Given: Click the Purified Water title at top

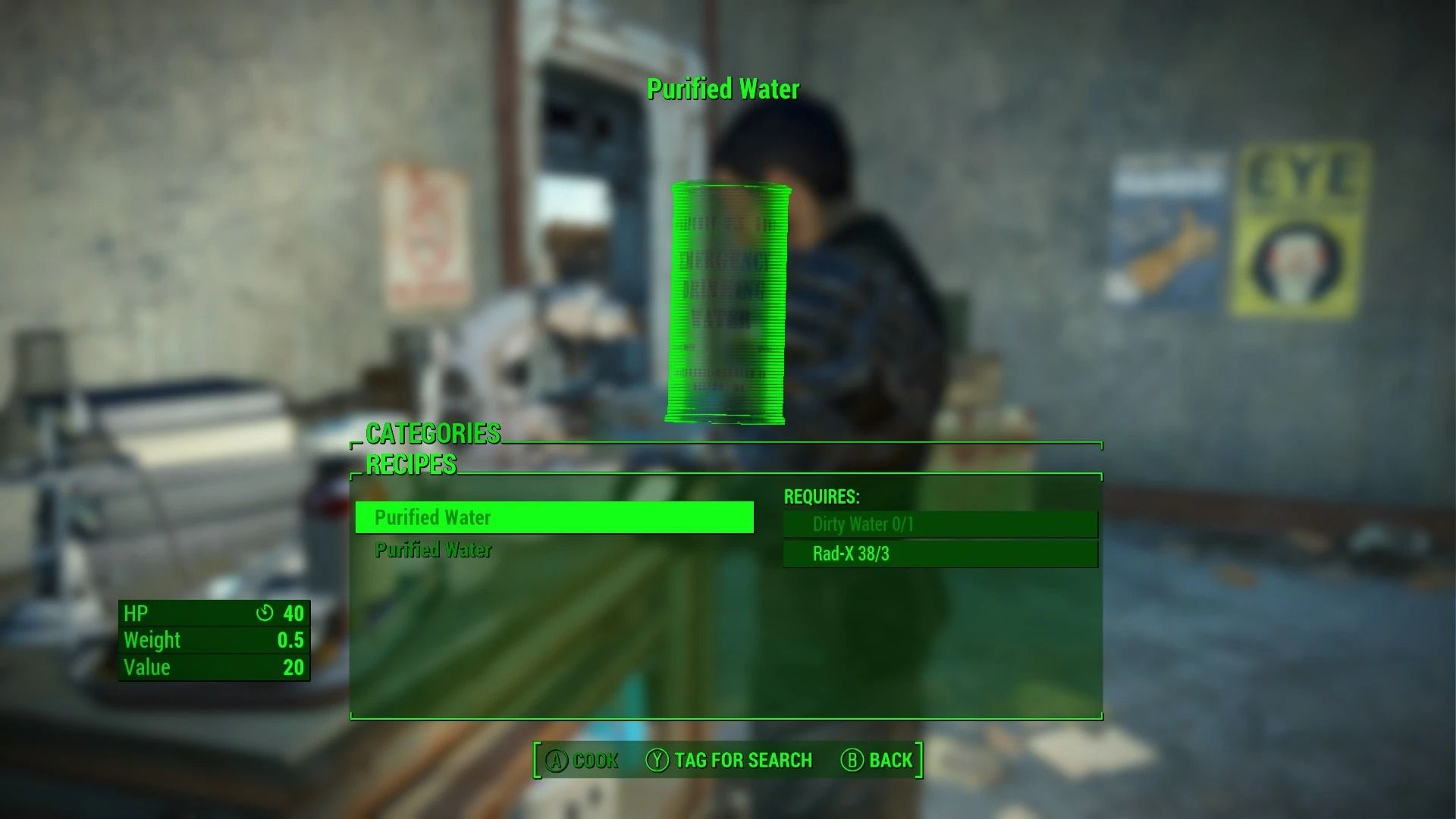Looking at the screenshot, I should click(723, 89).
